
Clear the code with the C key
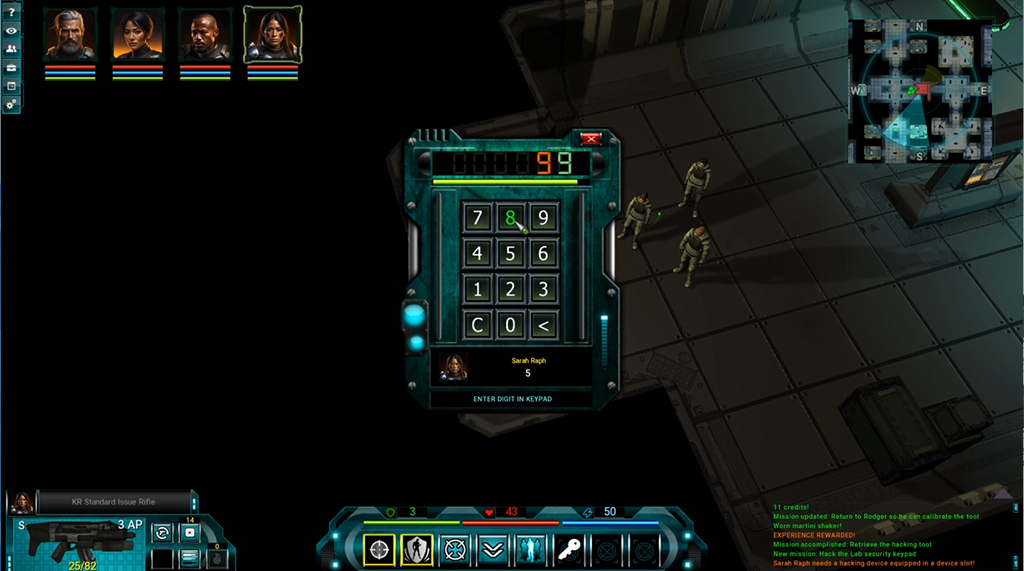(x=477, y=325)
